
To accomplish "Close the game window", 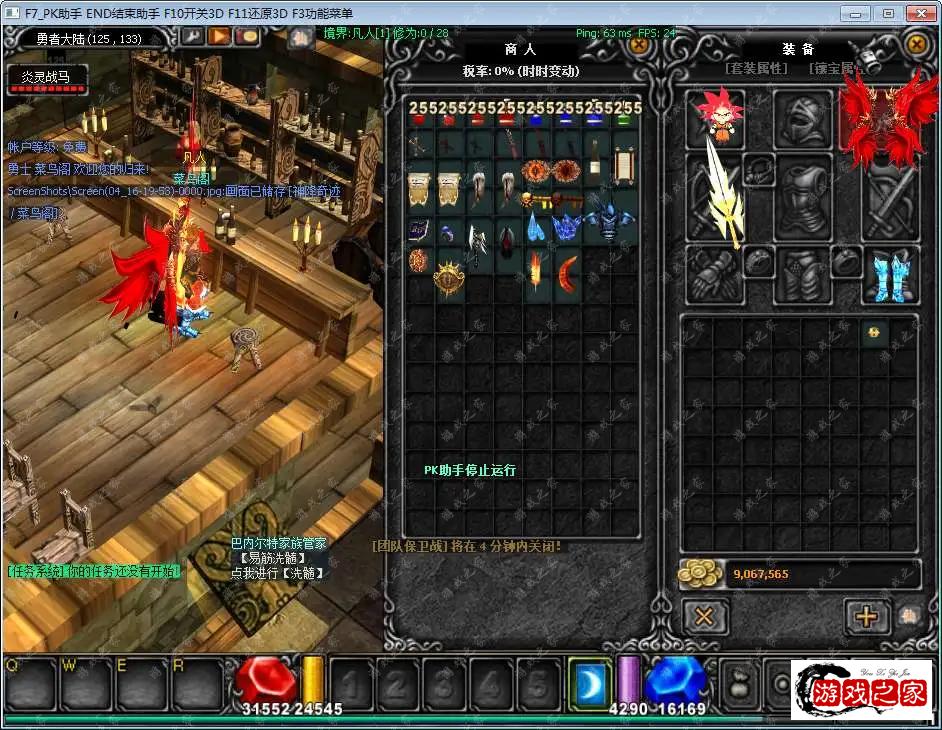I will click(x=918, y=13).
